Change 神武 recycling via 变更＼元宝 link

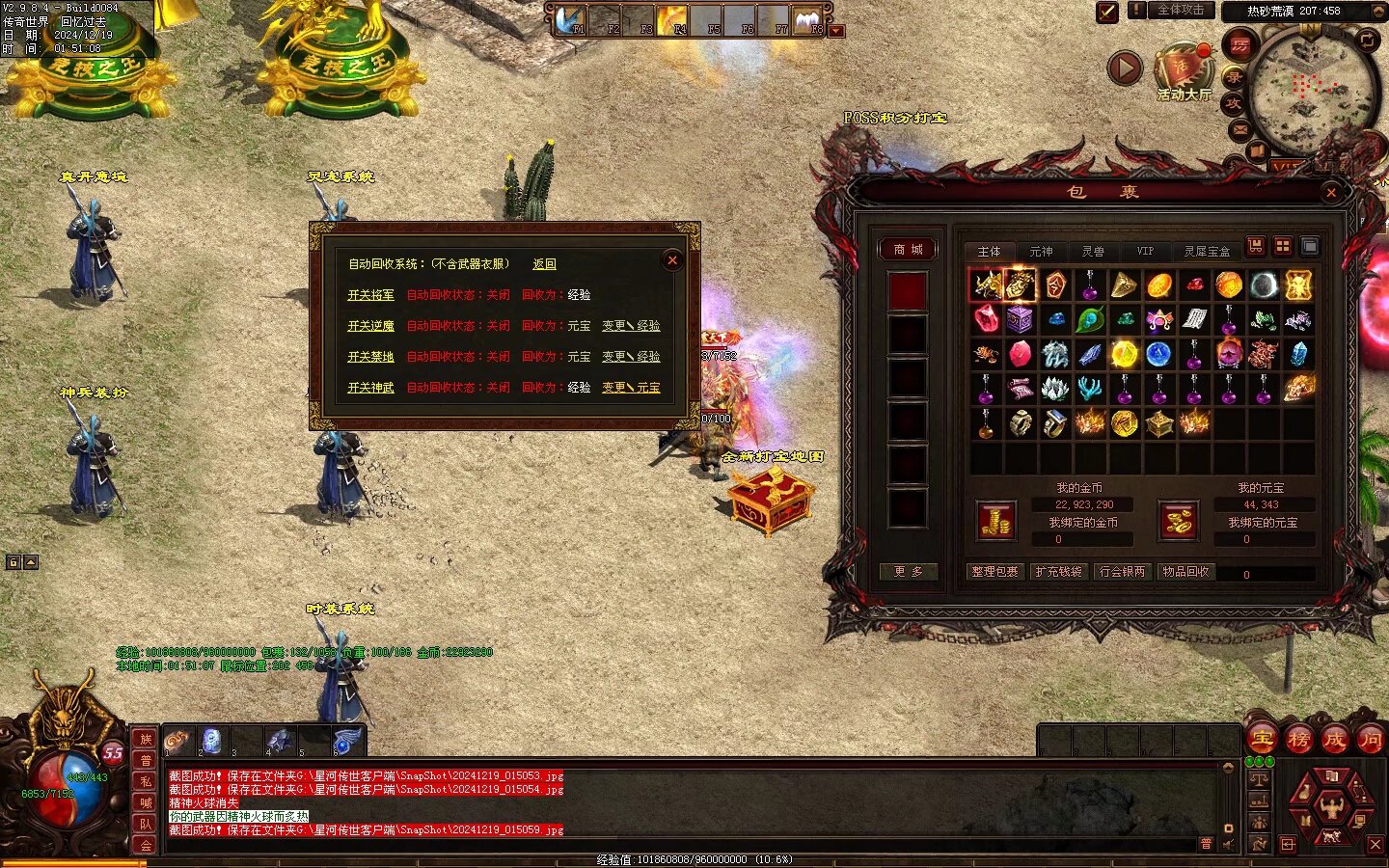coord(631,388)
